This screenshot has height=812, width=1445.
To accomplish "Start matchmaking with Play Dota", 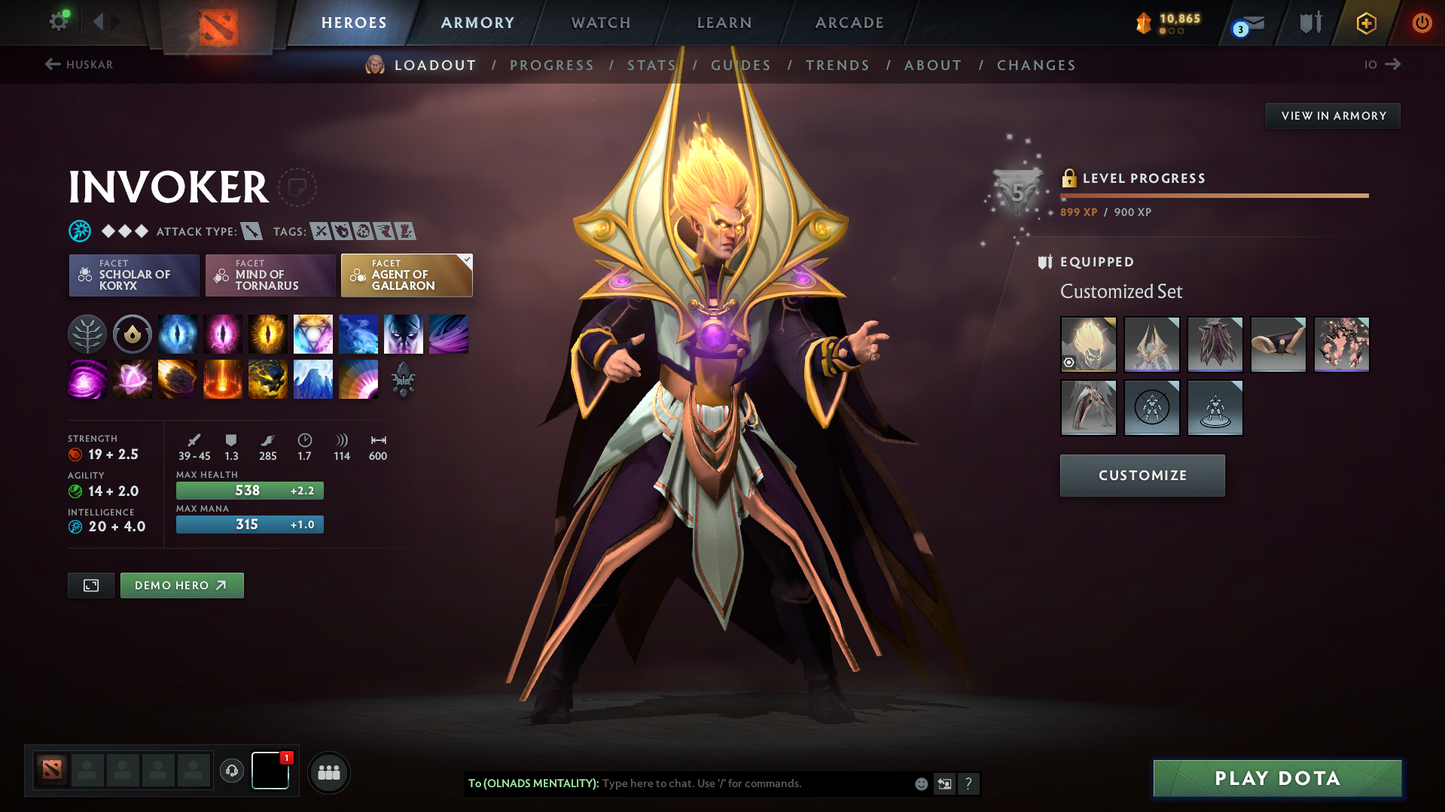I will pyautogui.click(x=1277, y=778).
